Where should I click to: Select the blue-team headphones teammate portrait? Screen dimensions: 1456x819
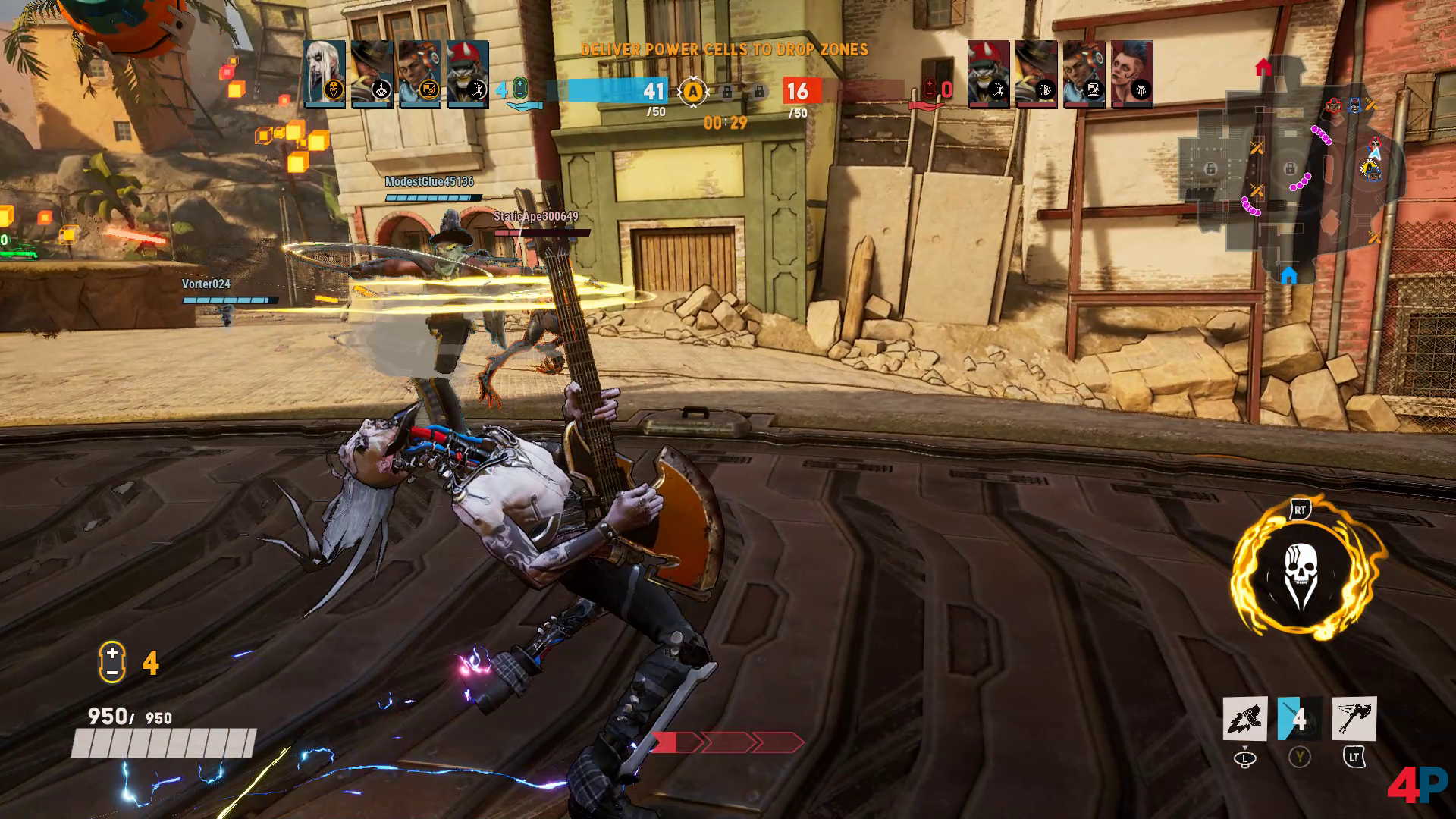click(419, 74)
